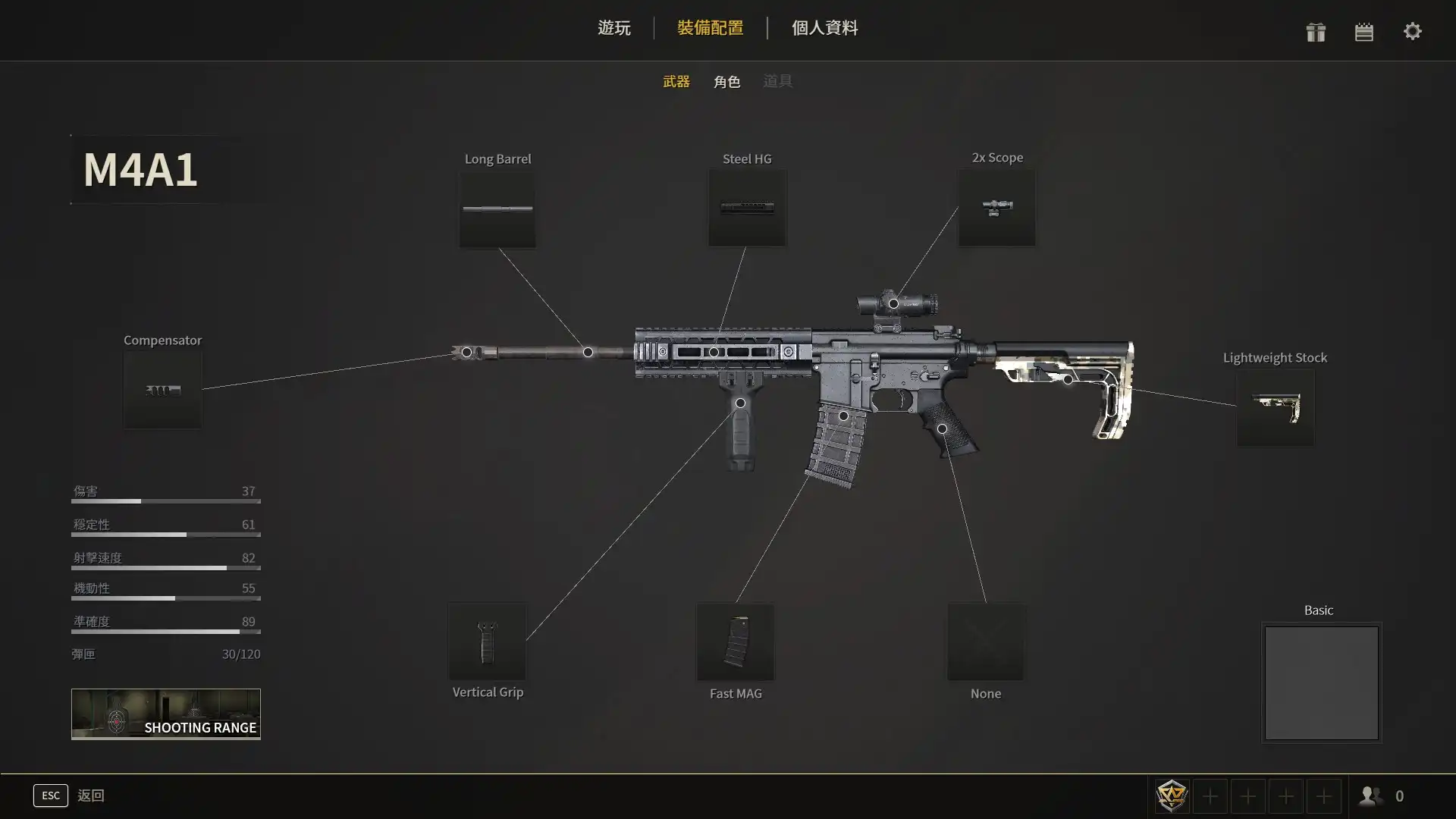
Task: Open the settings gear icon
Action: 1412,32
